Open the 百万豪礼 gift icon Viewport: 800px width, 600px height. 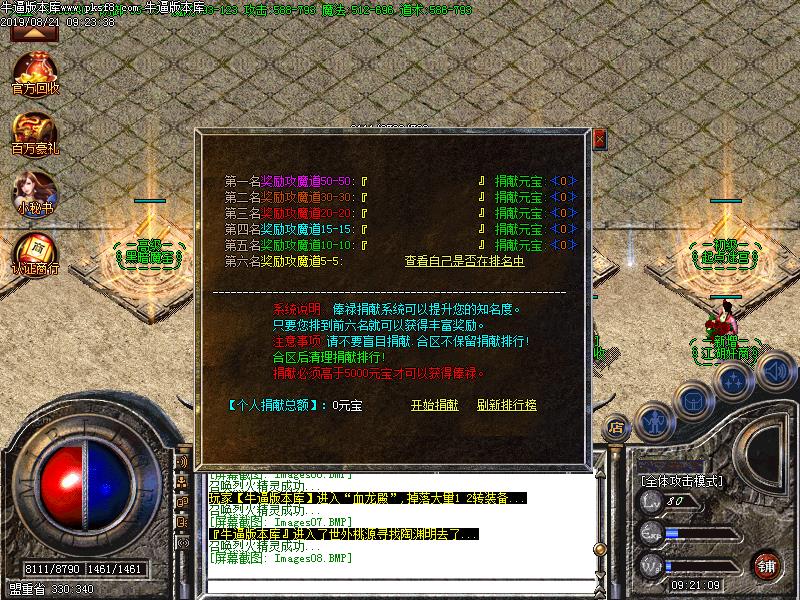pos(36,131)
